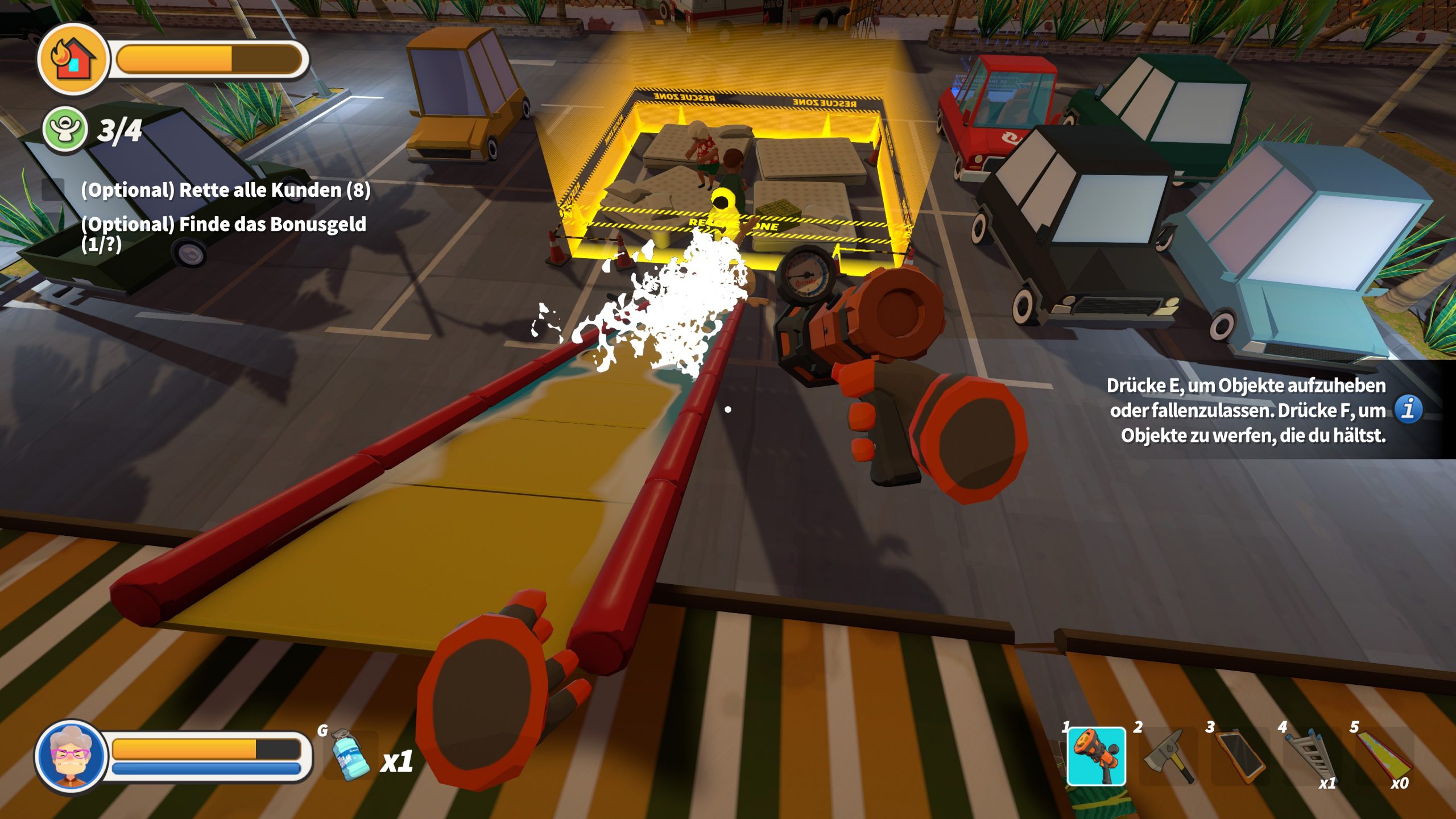Click the green rescued clients icon
Screen dimensions: 1456x819
tap(65, 130)
